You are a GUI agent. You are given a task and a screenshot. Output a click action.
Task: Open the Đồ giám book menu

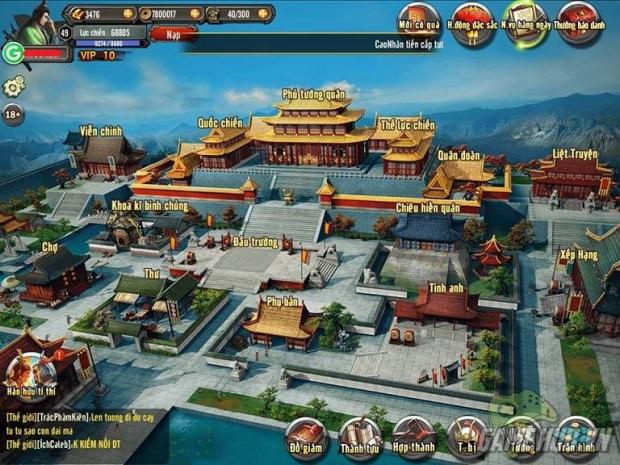[305, 436]
